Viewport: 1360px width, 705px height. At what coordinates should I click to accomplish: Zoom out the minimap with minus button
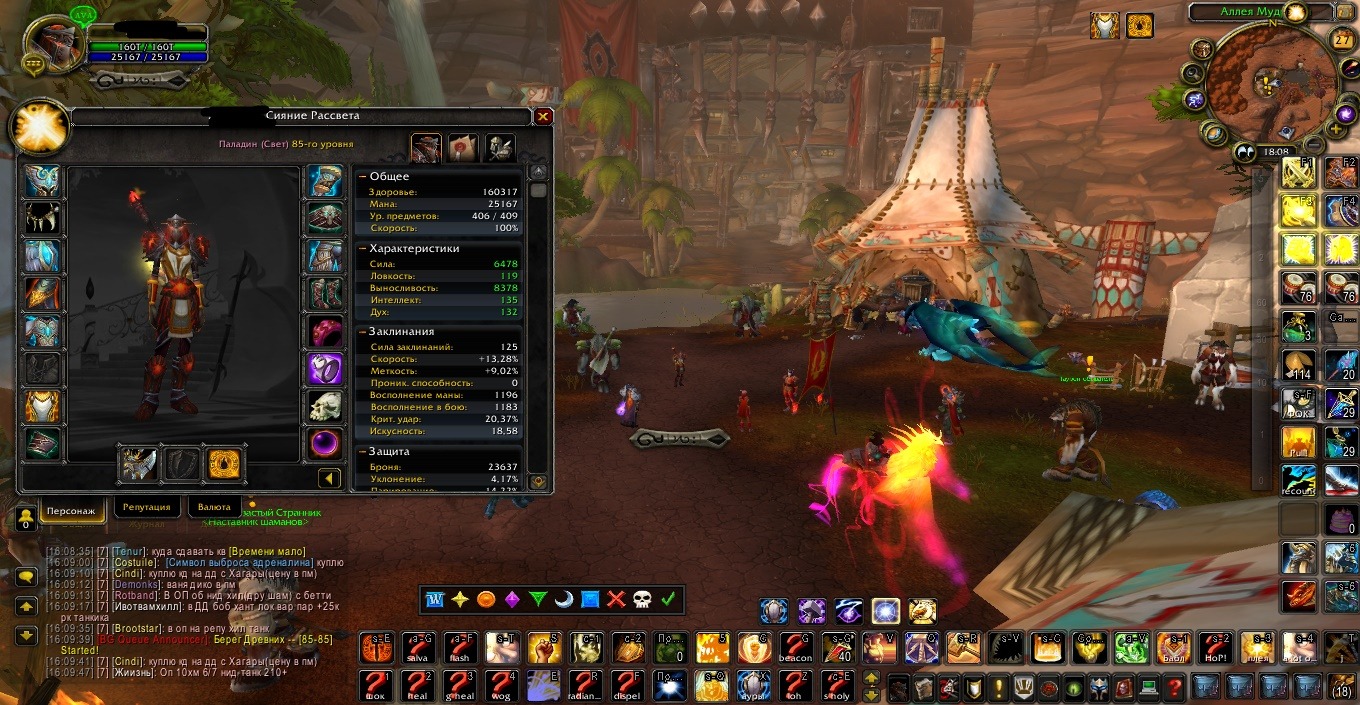coord(1314,146)
